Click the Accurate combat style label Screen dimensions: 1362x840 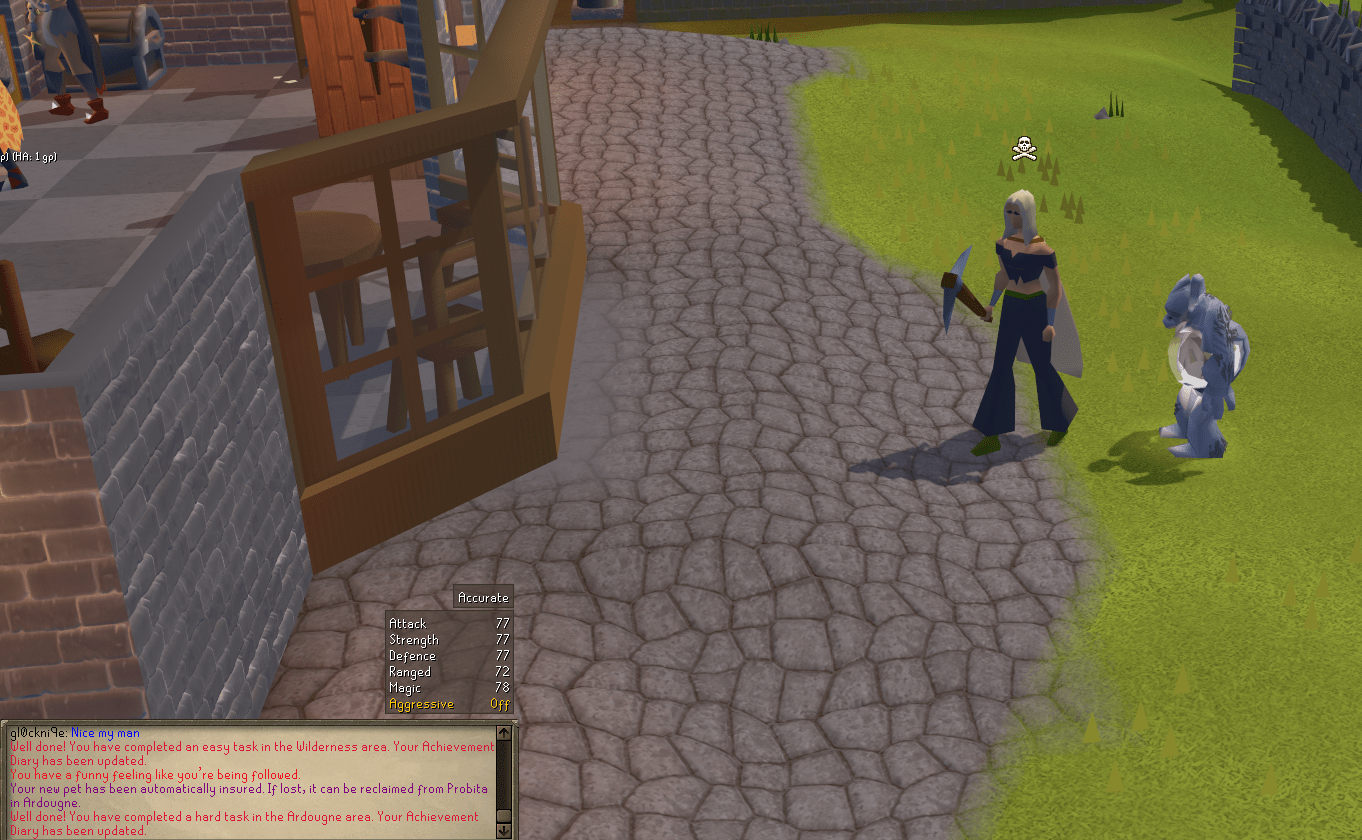coord(483,596)
